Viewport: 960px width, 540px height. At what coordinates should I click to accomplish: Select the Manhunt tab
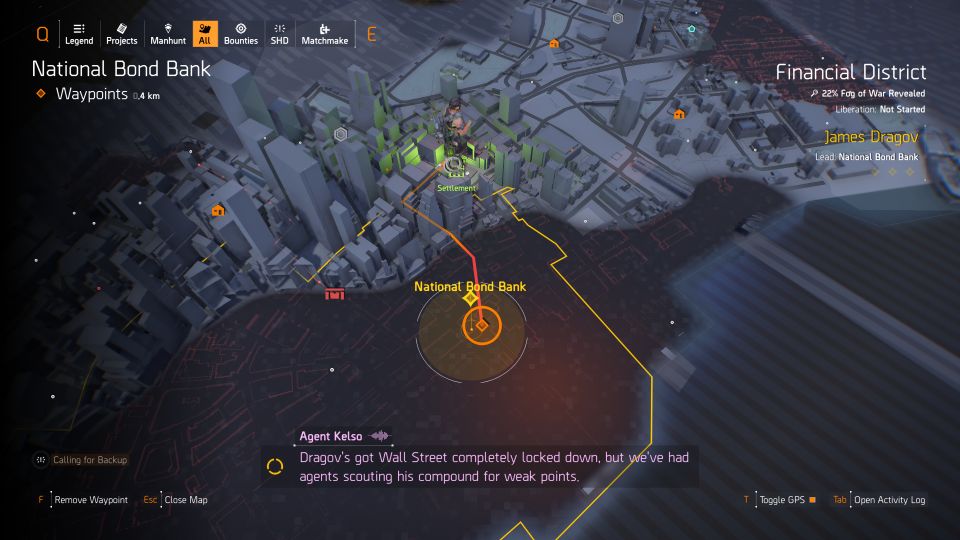click(x=167, y=33)
